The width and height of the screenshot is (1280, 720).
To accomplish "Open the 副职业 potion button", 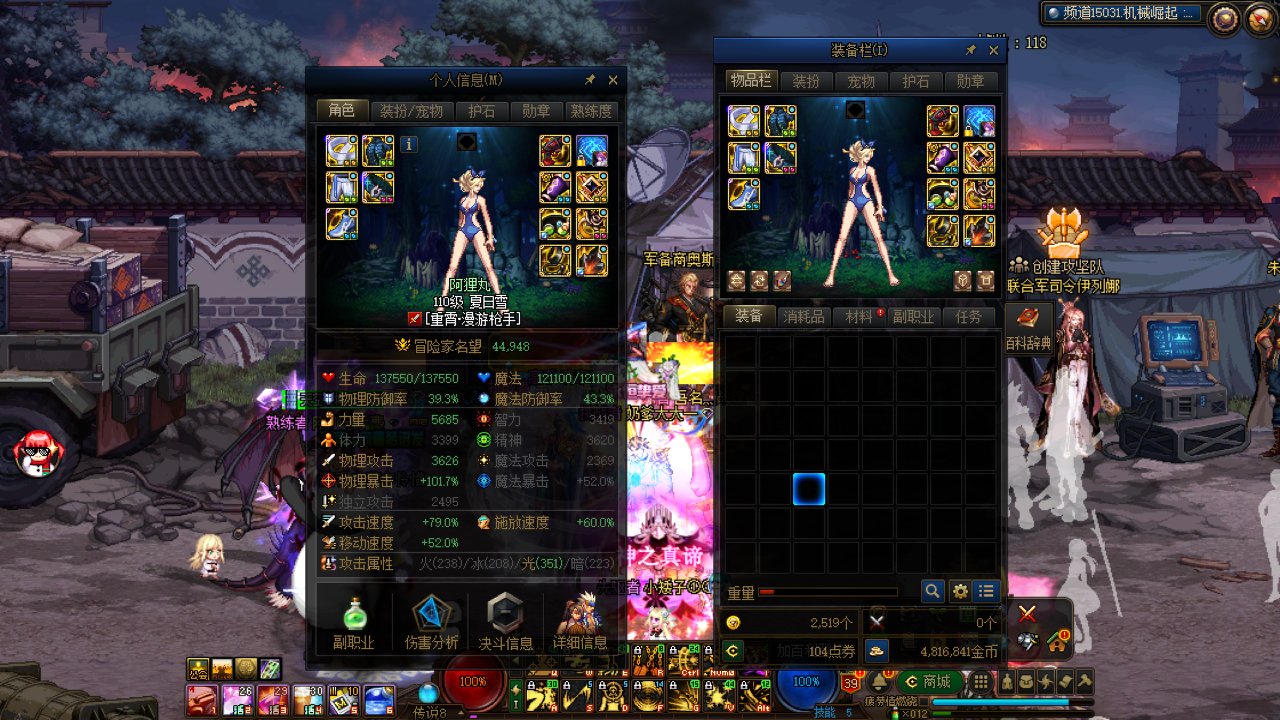I will coord(354,622).
